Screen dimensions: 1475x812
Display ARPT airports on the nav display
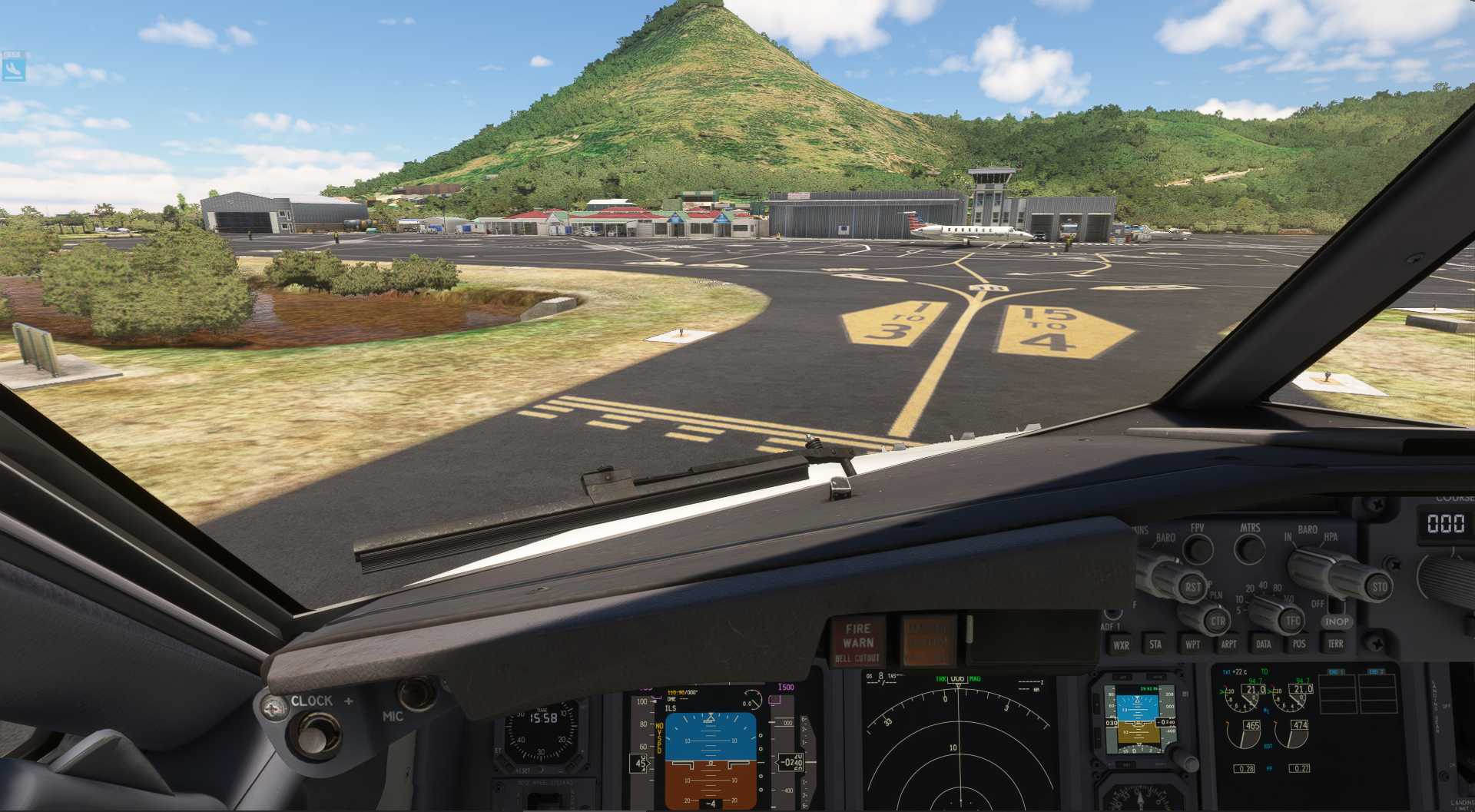point(1229,644)
